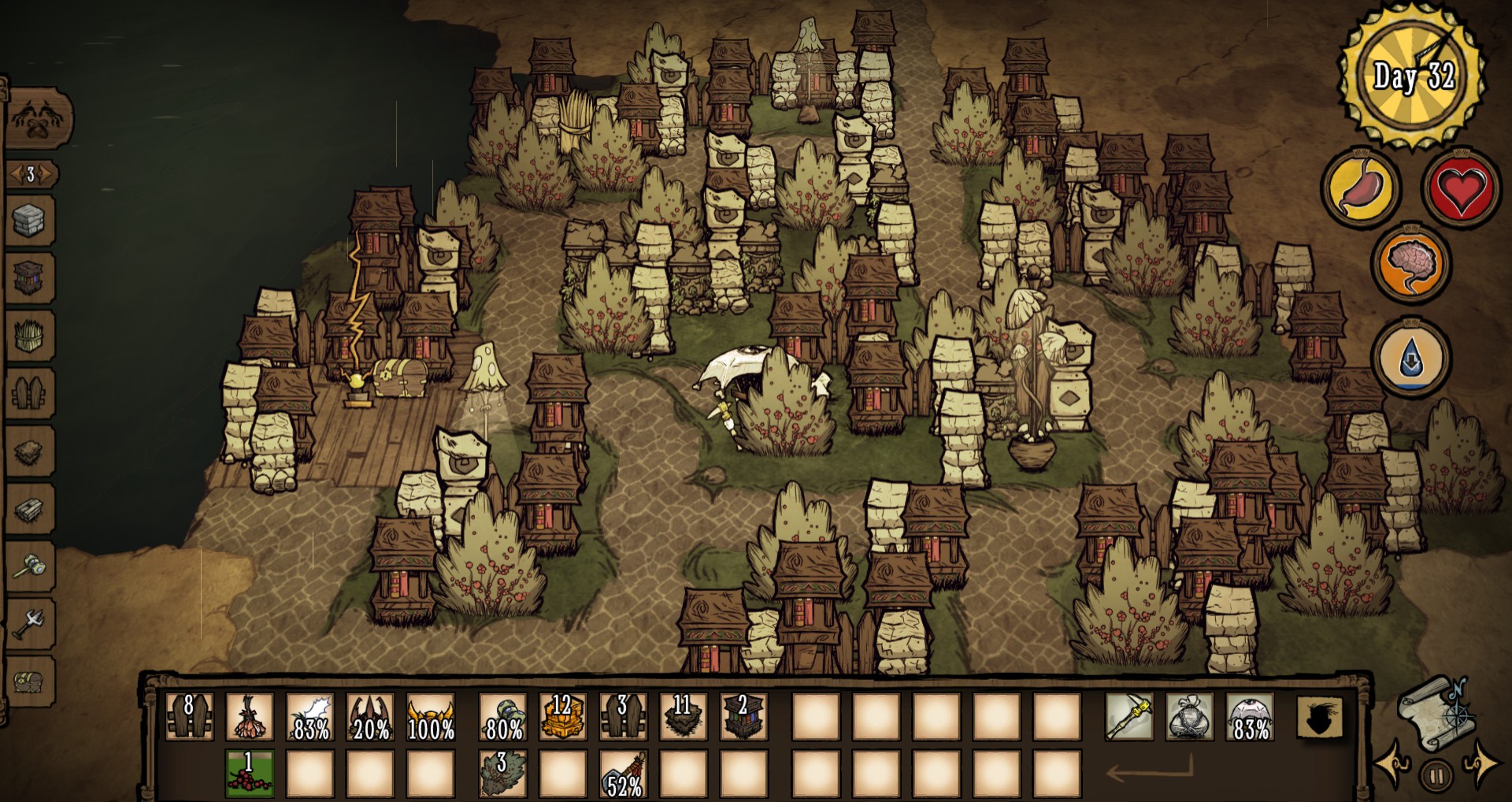This screenshot has height=802, width=1512.
Task: Rotate the camera right with the arrow
Action: [x=1480, y=763]
